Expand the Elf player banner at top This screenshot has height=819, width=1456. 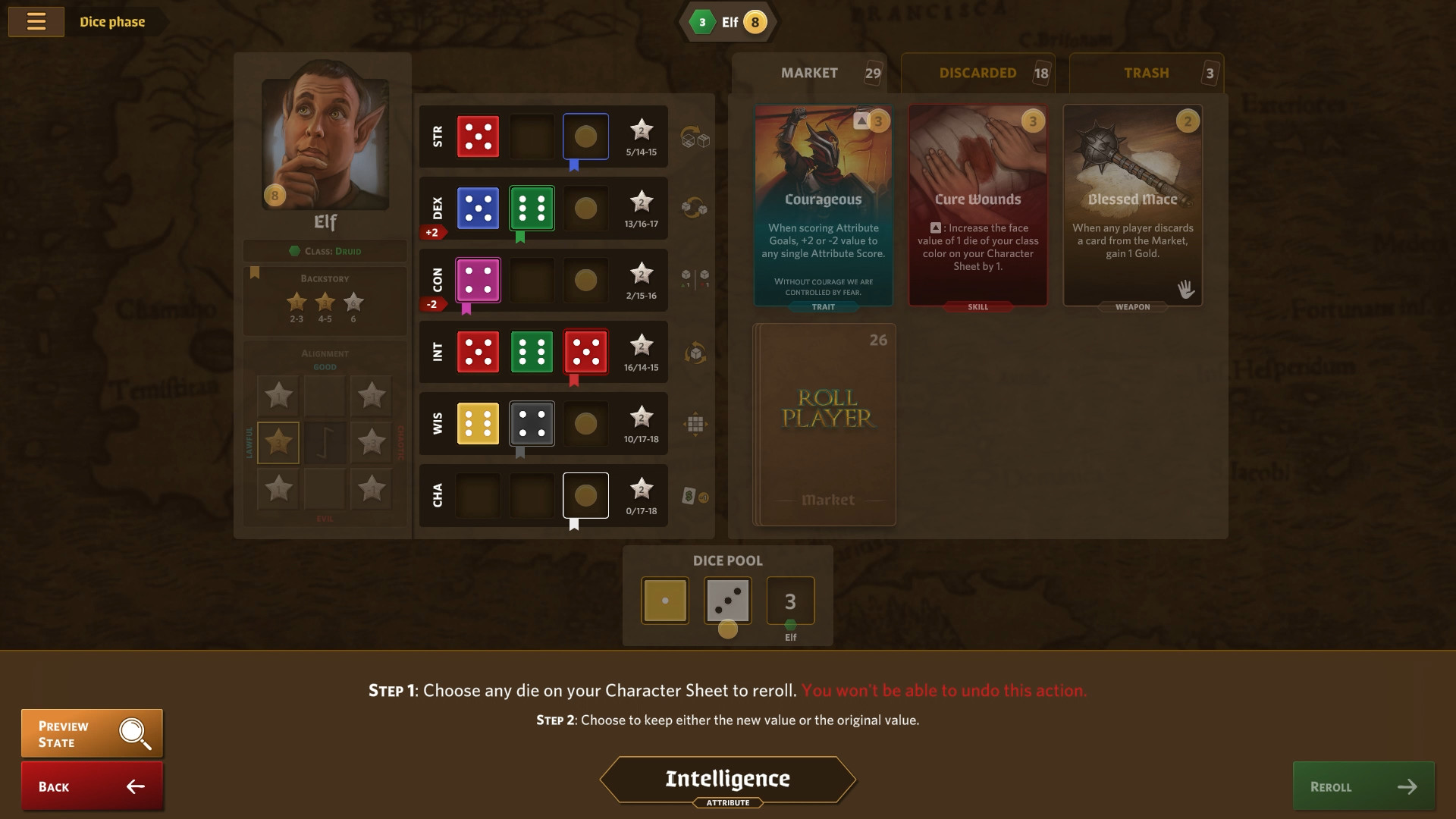coord(726,22)
